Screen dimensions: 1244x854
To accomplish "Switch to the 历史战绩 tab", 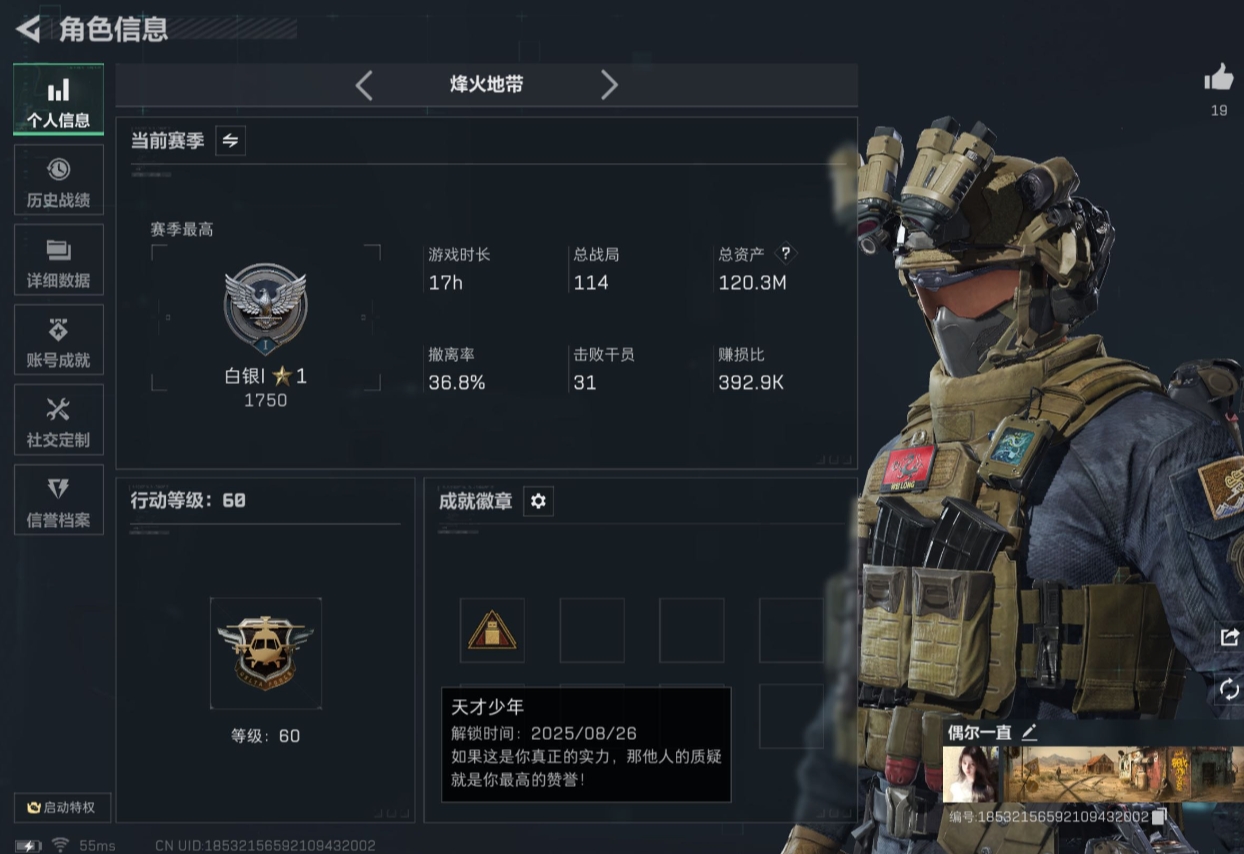I will click(58, 180).
